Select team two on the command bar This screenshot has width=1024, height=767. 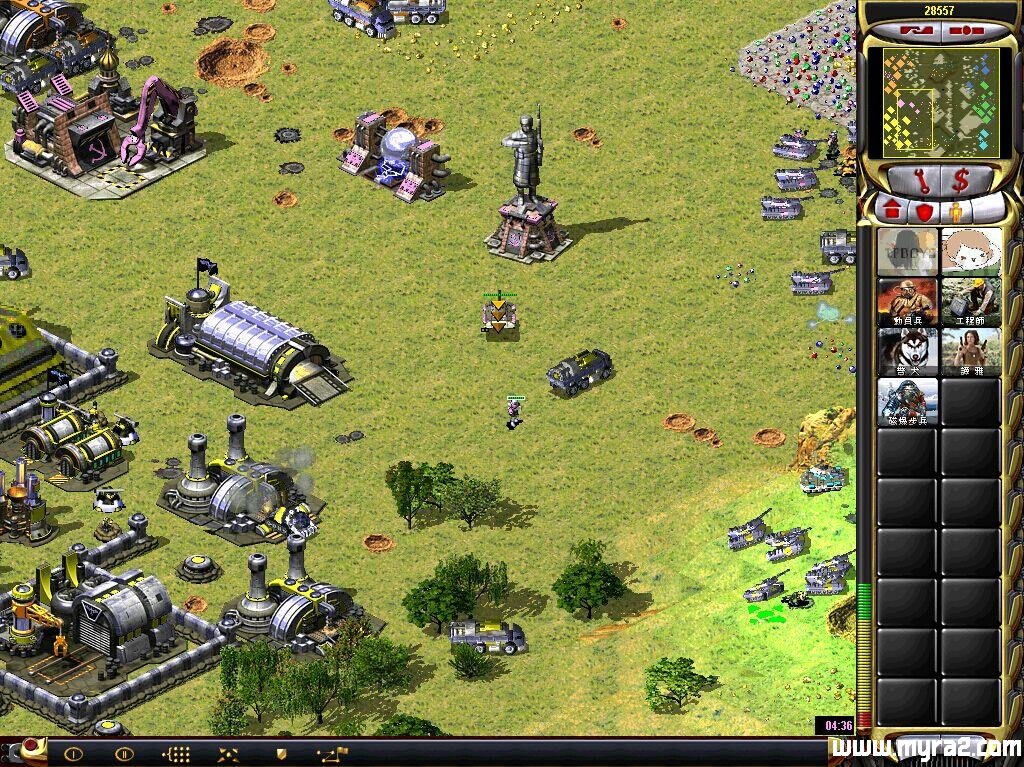tap(124, 753)
